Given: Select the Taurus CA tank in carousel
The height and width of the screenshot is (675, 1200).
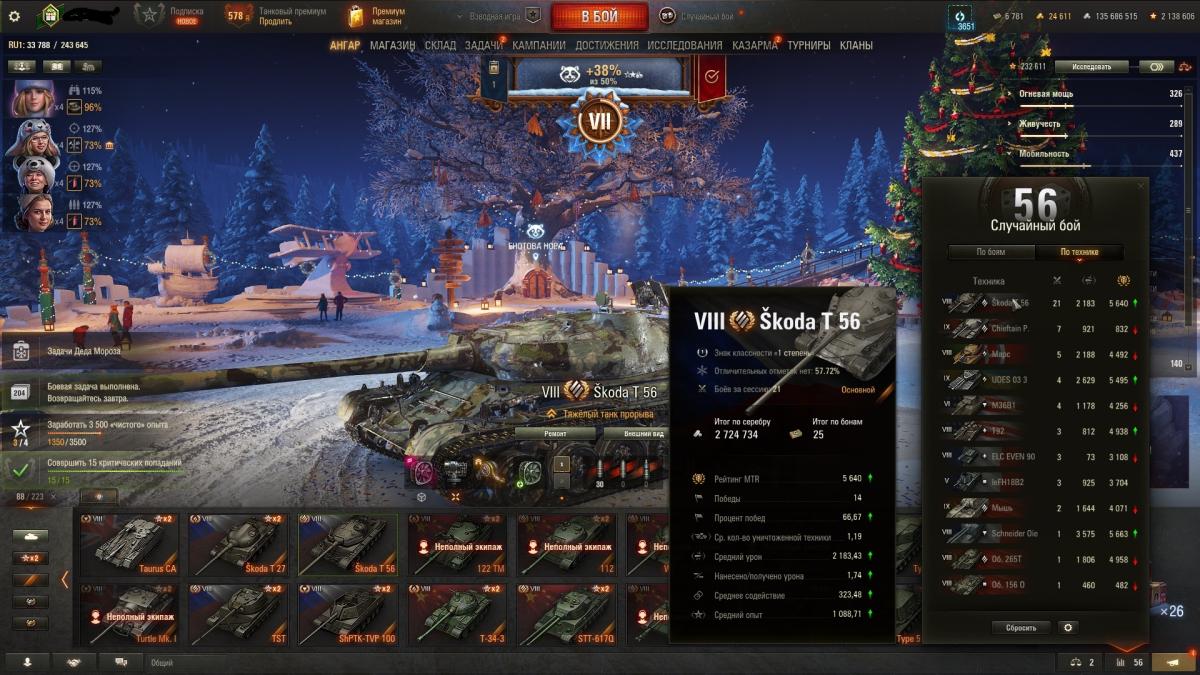Looking at the screenshot, I should tap(128, 545).
